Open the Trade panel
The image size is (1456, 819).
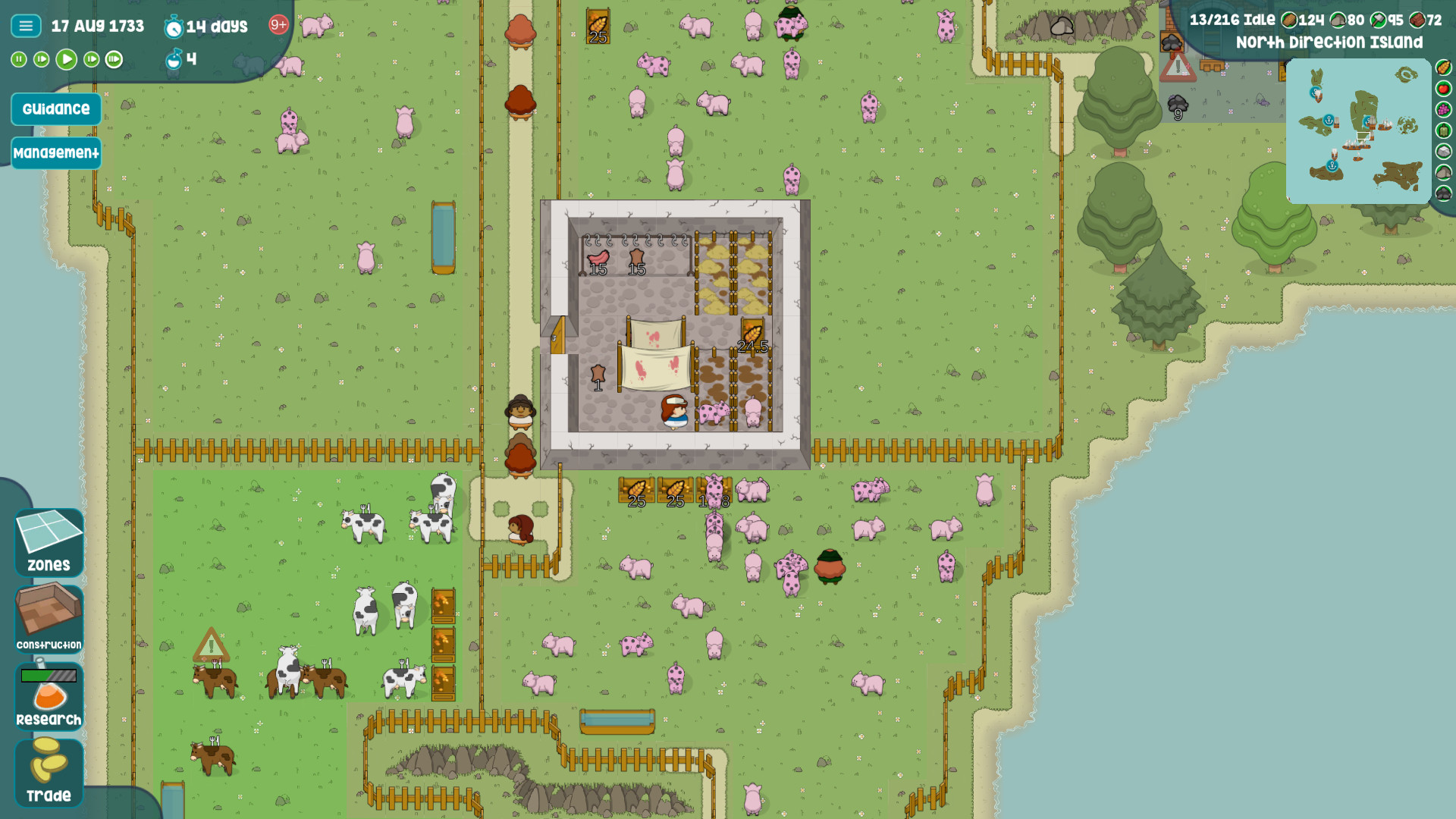pyautogui.click(x=48, y=773)
